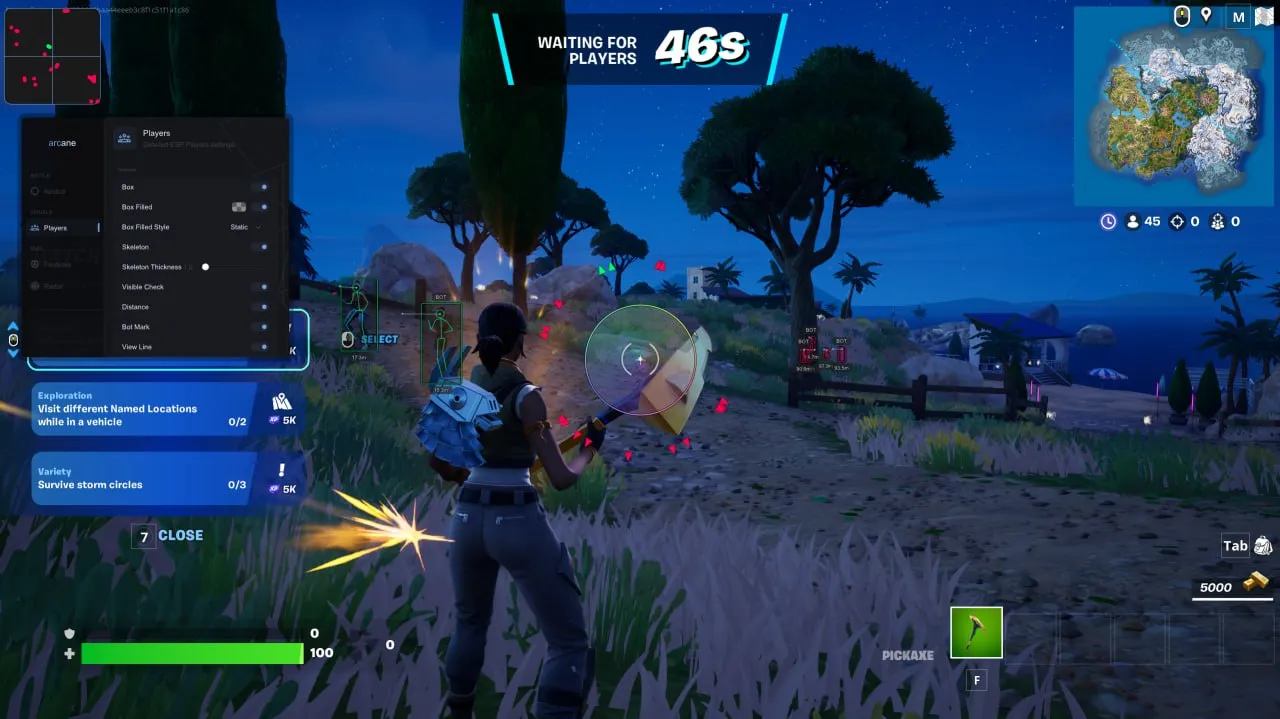Open the Box Filled color swatch
1280x719 pixels.
(239, 207)
